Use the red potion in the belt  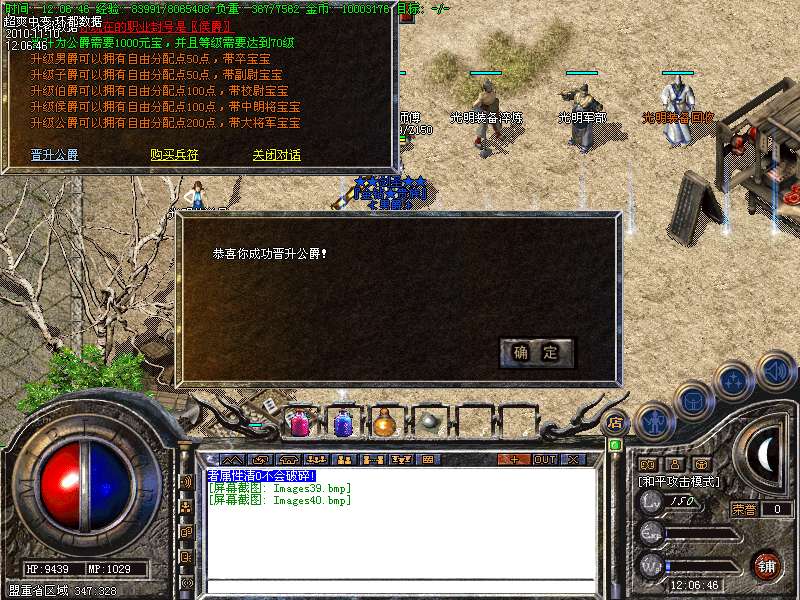(299, 423)
